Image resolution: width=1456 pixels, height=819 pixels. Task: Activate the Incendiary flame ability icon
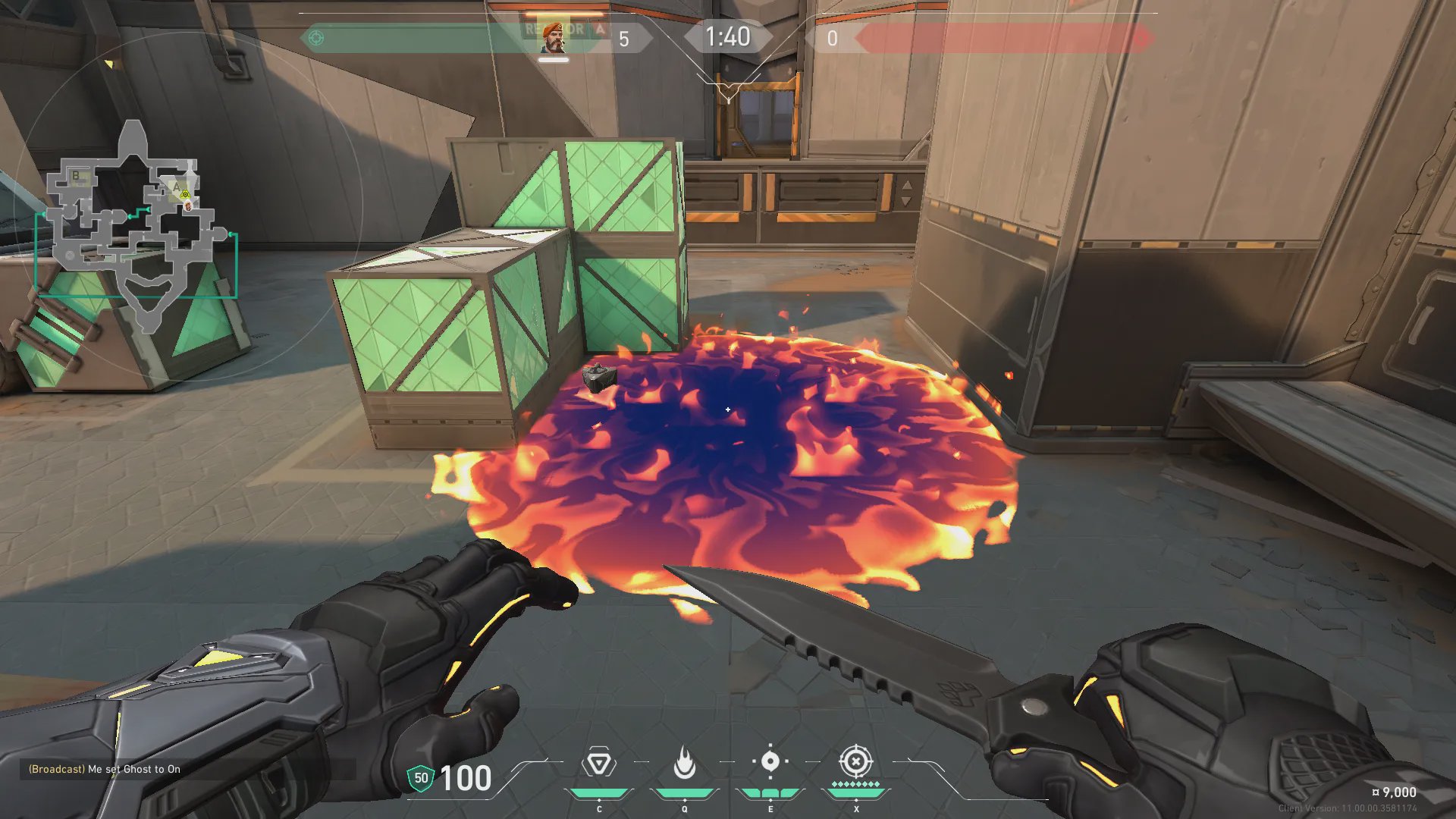pos(684,763)
